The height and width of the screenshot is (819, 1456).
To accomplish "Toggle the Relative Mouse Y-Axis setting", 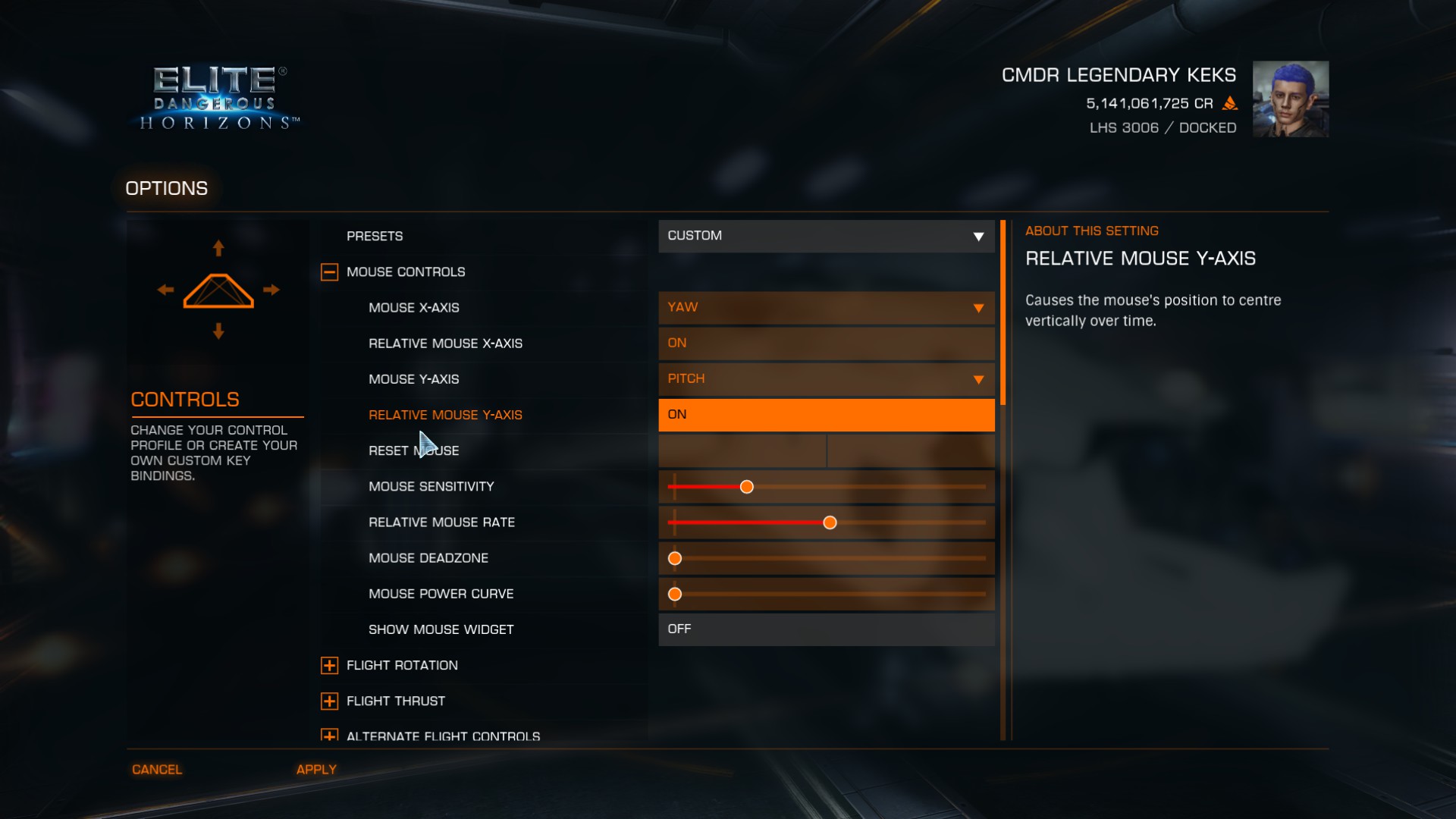I will pyautogui.click(x=826, y=415).
